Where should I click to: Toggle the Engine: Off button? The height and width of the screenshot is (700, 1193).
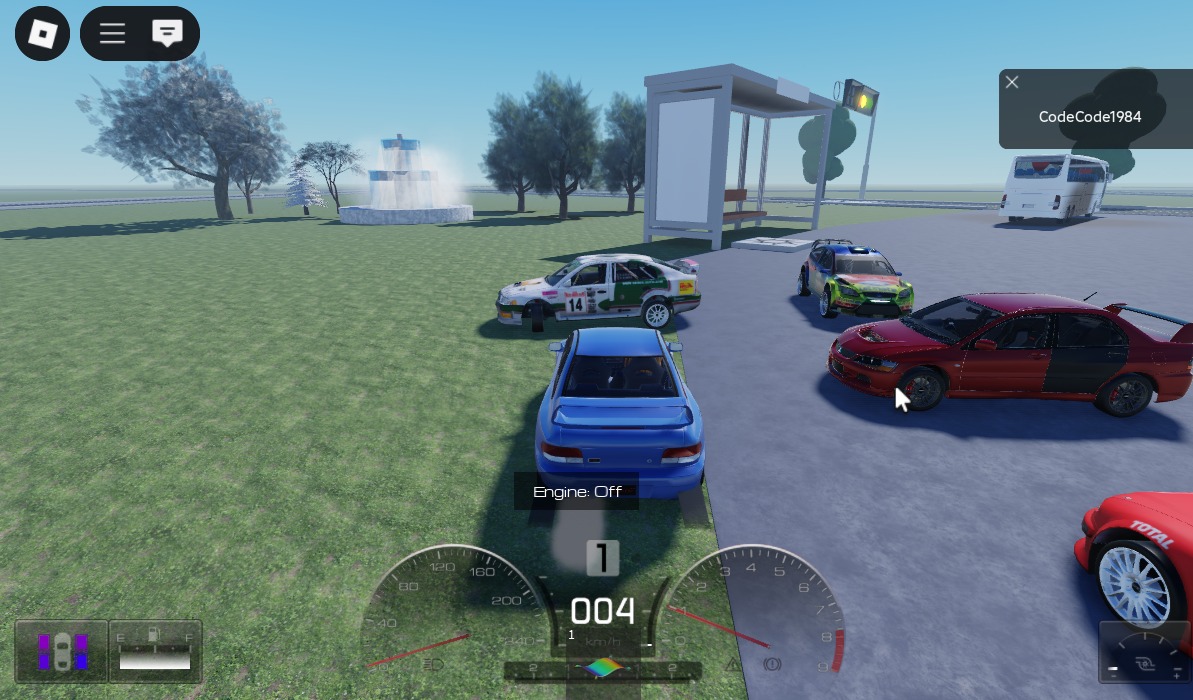(x=577, y=491)
